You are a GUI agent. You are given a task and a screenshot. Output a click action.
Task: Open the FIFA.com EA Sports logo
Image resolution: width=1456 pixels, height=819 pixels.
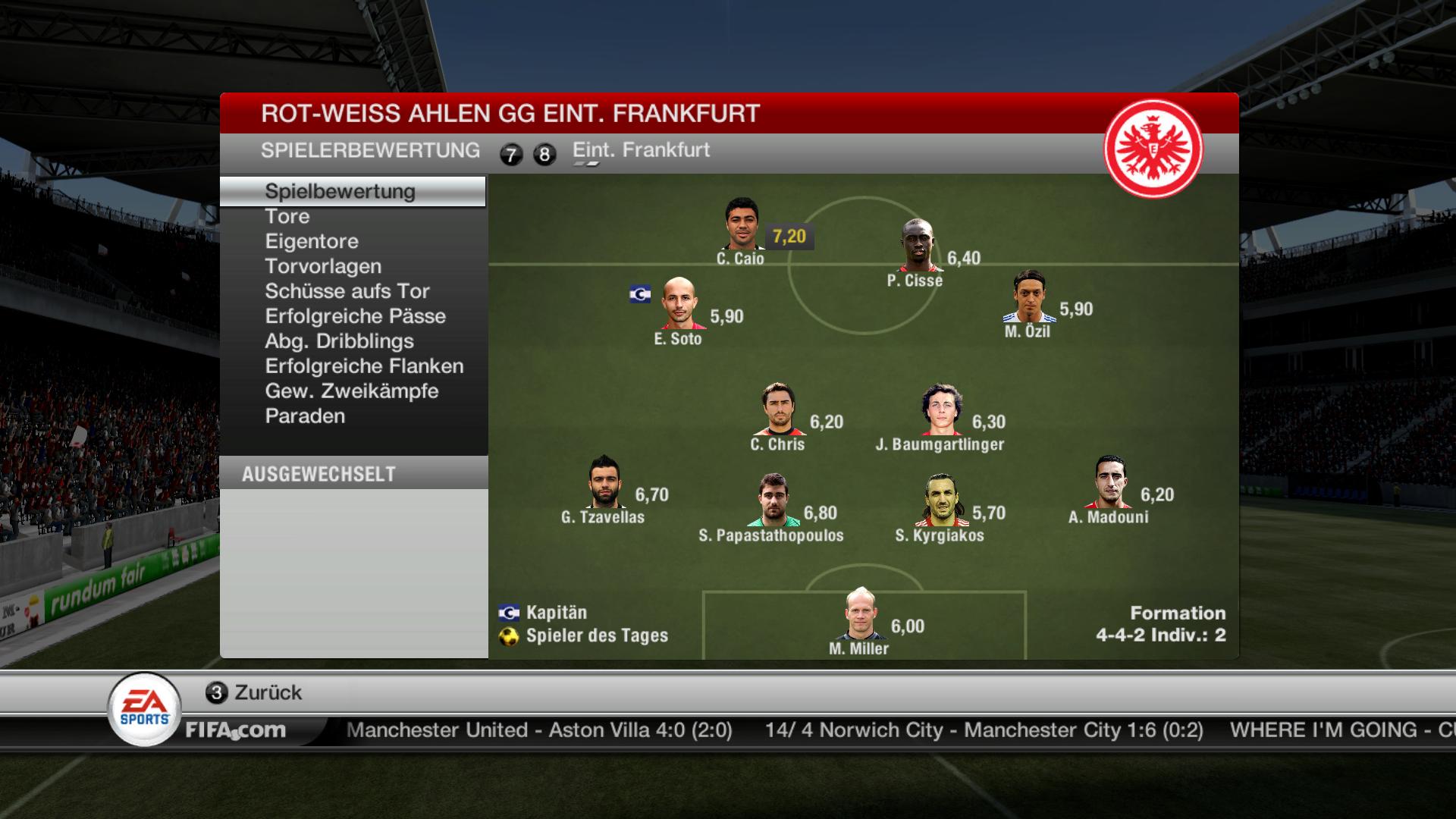(x=145, y=709)
